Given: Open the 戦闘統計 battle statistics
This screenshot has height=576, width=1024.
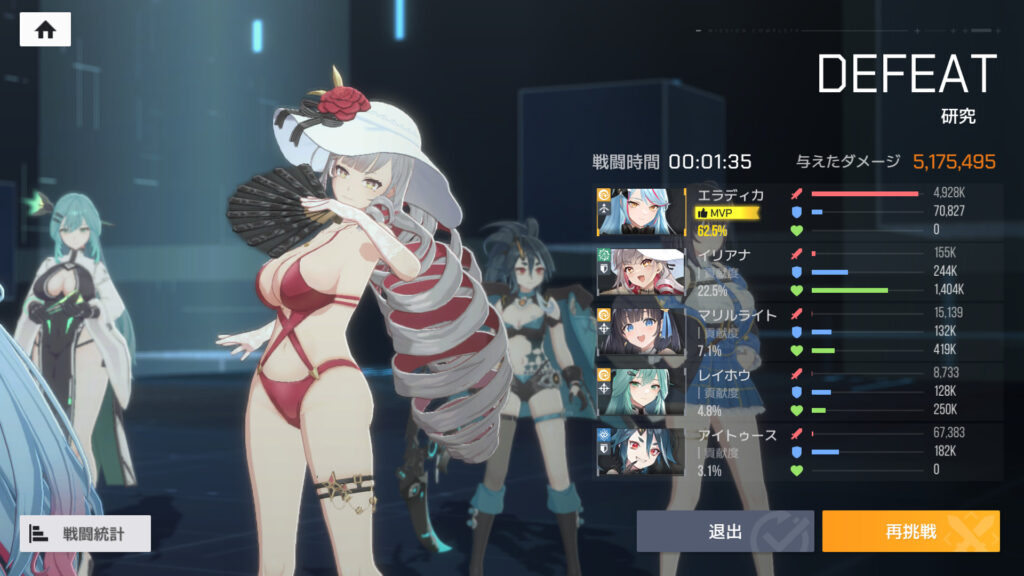Looking at the screenshot, I should 85,534.
